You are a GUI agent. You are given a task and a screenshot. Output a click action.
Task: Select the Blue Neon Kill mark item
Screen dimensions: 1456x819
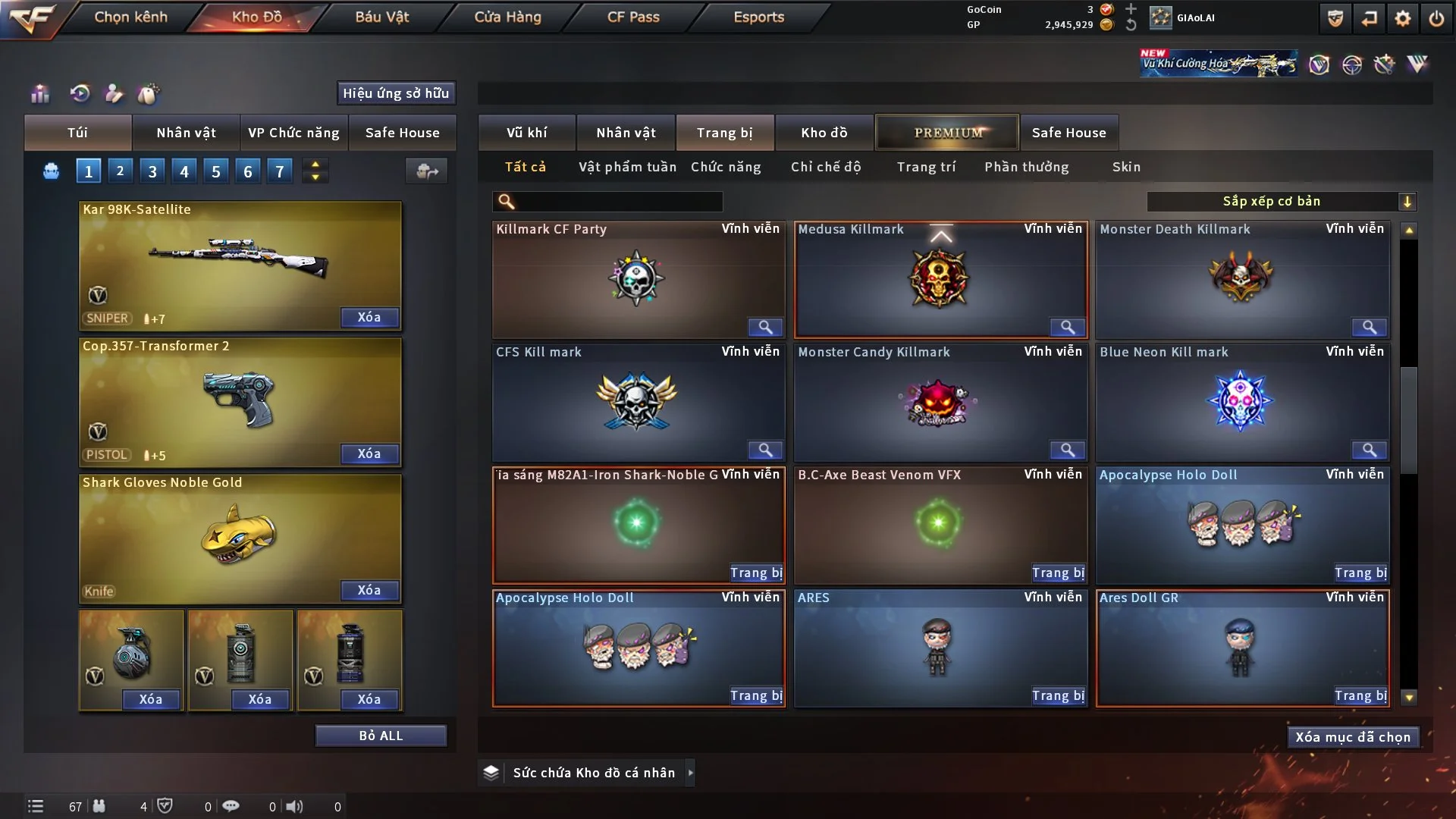click(1241, 400)
